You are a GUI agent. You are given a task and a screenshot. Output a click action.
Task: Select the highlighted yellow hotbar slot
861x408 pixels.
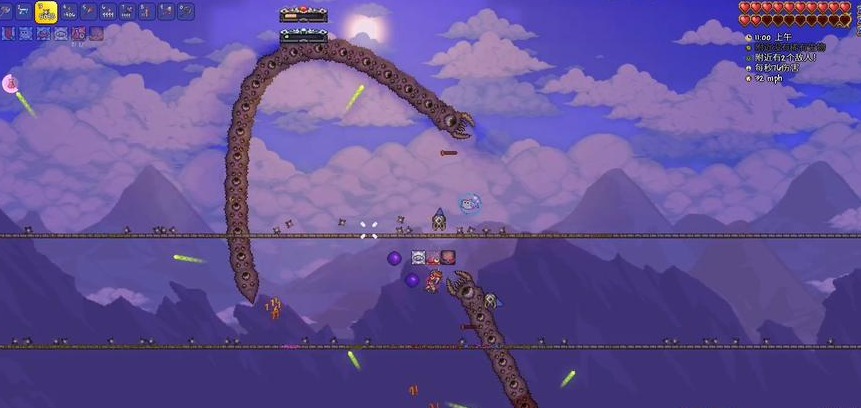click(x=45, y=12)
